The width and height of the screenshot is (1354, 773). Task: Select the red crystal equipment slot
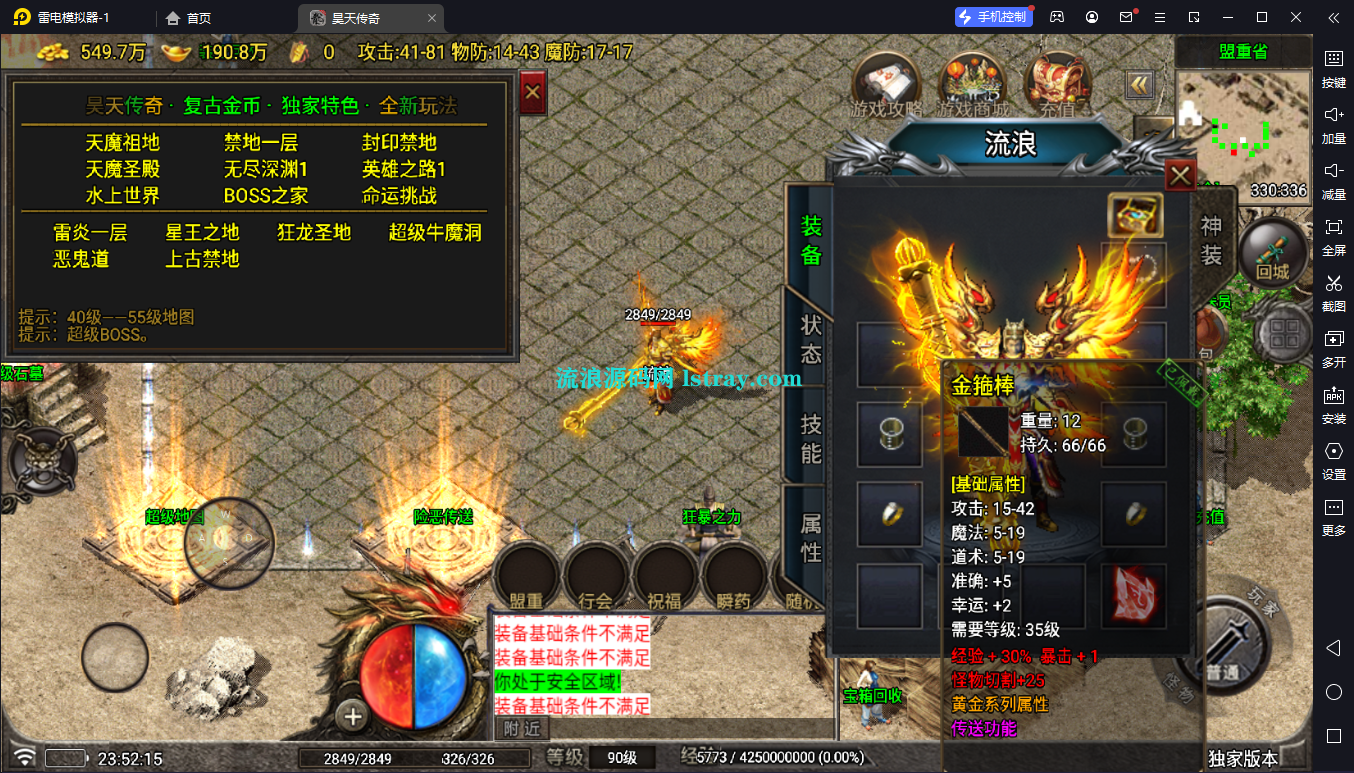(x=1134, y=596)
